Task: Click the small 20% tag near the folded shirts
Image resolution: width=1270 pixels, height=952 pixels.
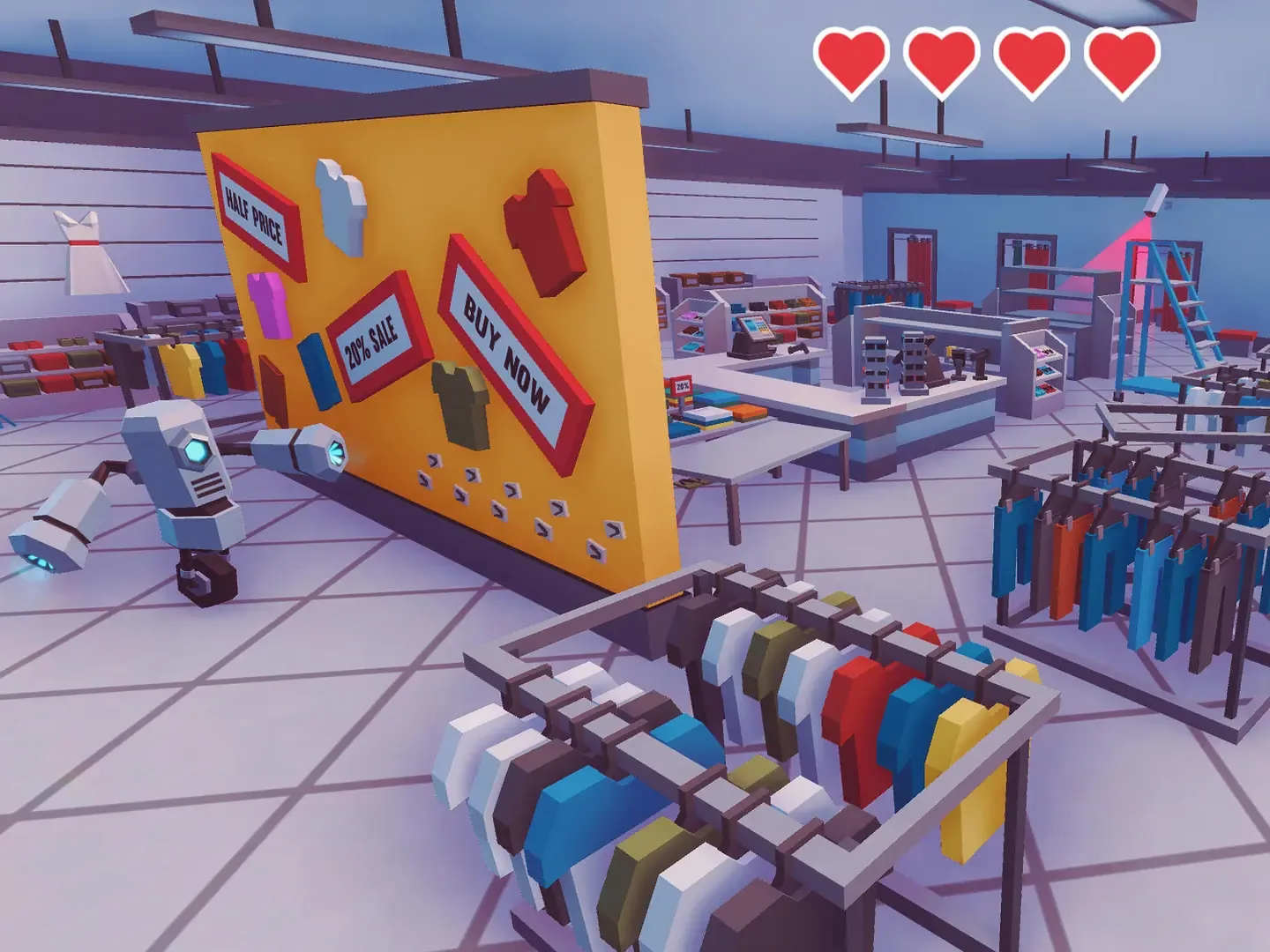Action: pos(682,385)
